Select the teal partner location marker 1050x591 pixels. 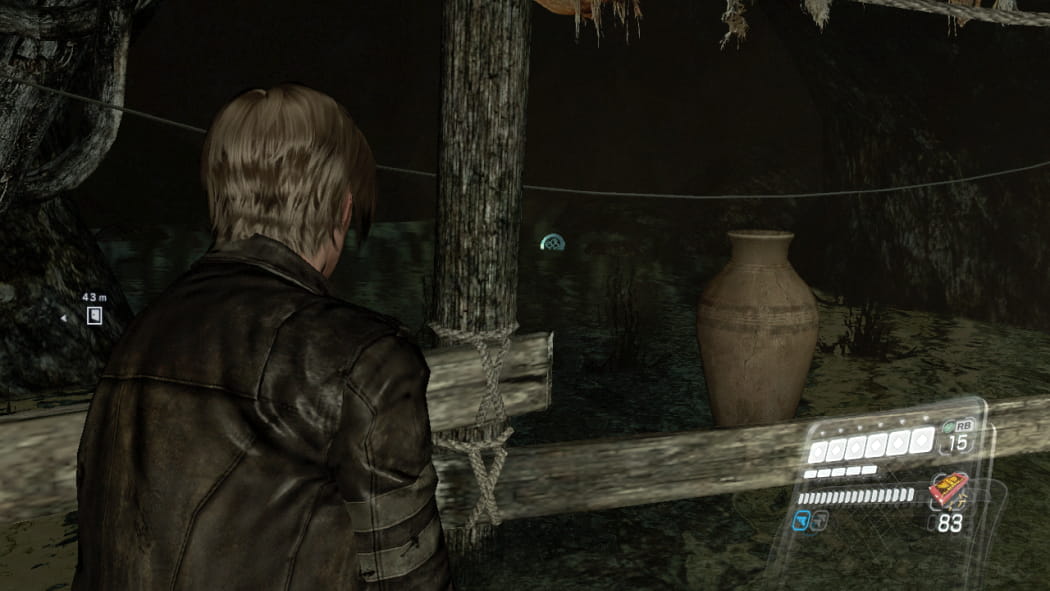[x=552, y=242]
